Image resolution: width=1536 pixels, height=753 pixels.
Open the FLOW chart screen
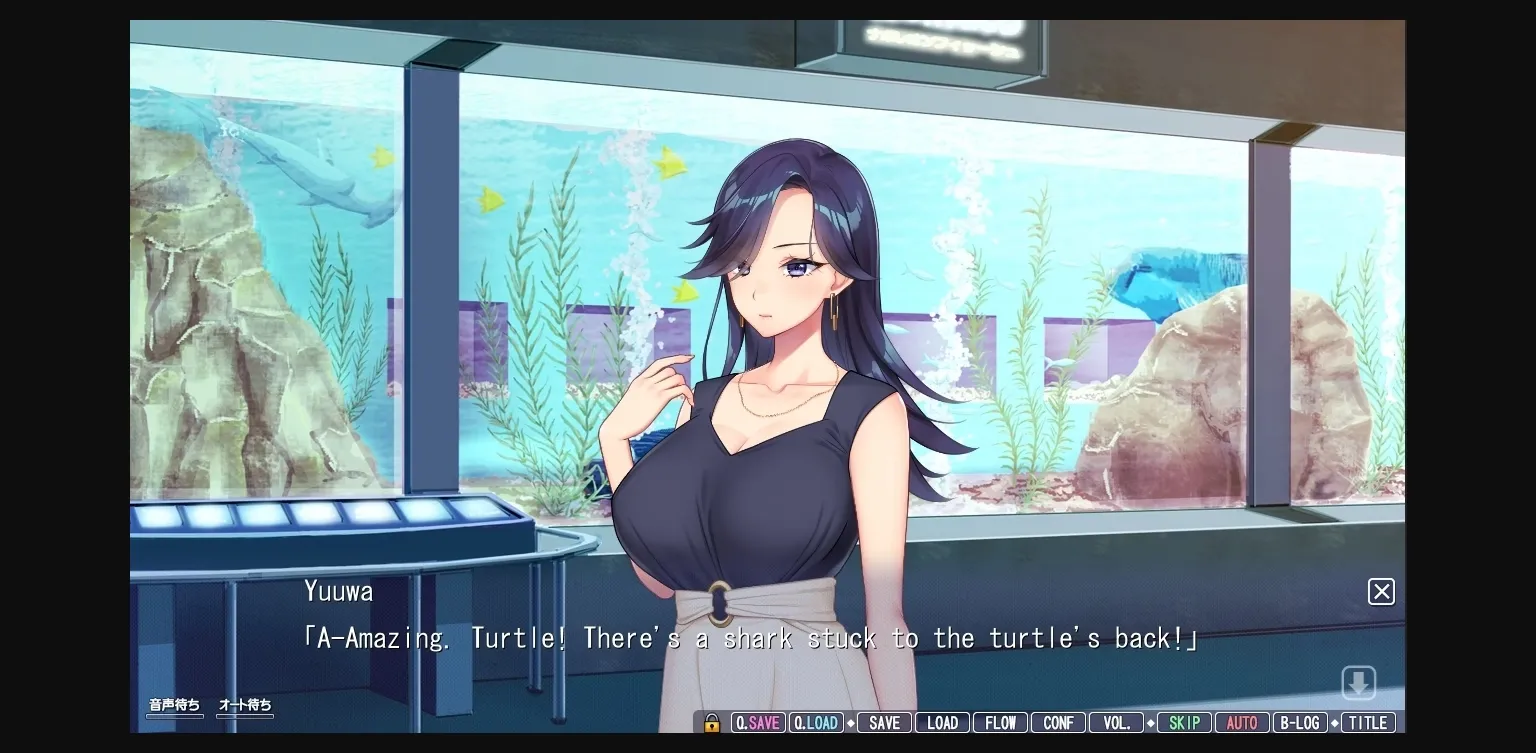(x=1000, y=722)
